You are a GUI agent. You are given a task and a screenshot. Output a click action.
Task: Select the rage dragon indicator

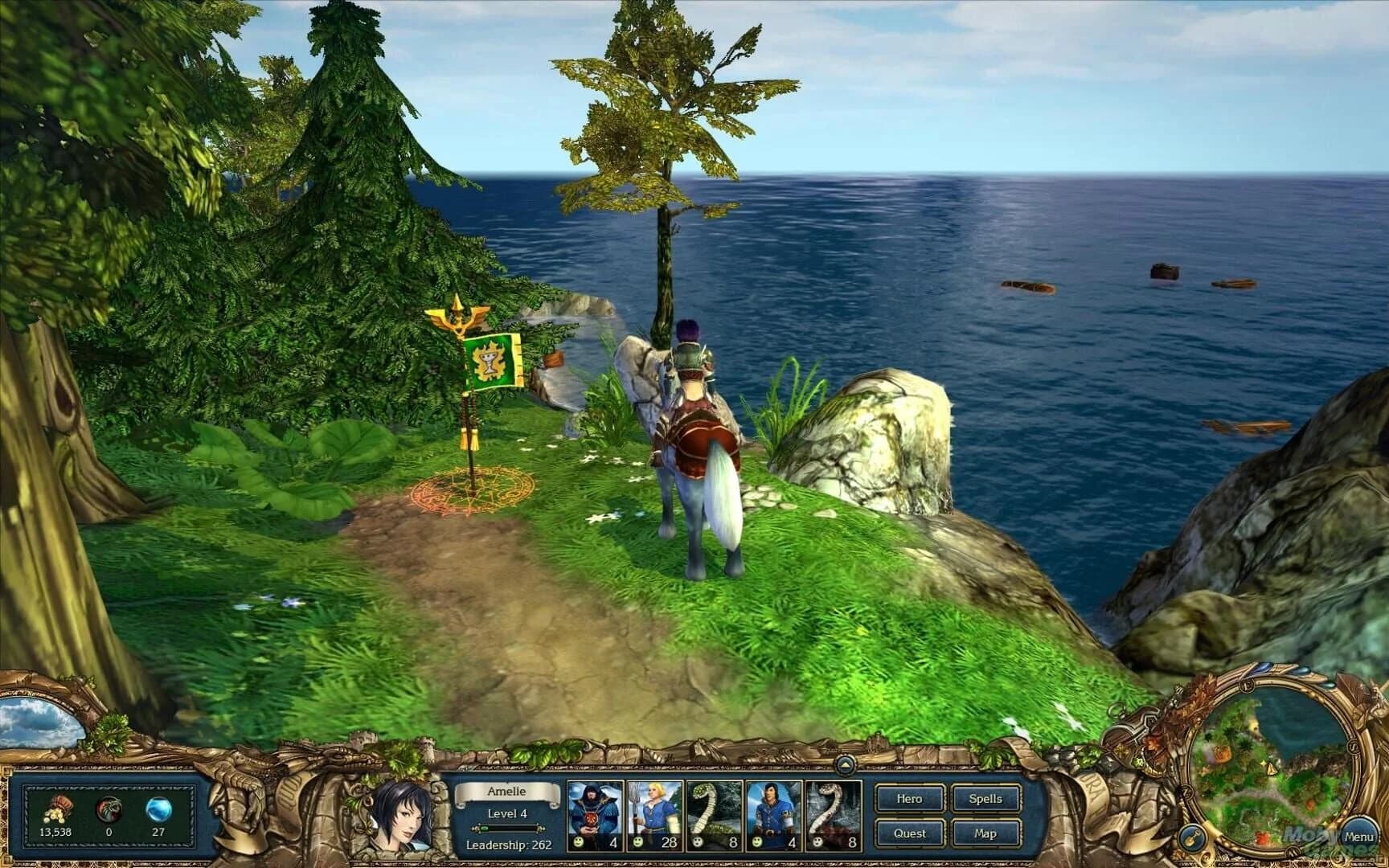pyautogui.click(x=109, y=810)
